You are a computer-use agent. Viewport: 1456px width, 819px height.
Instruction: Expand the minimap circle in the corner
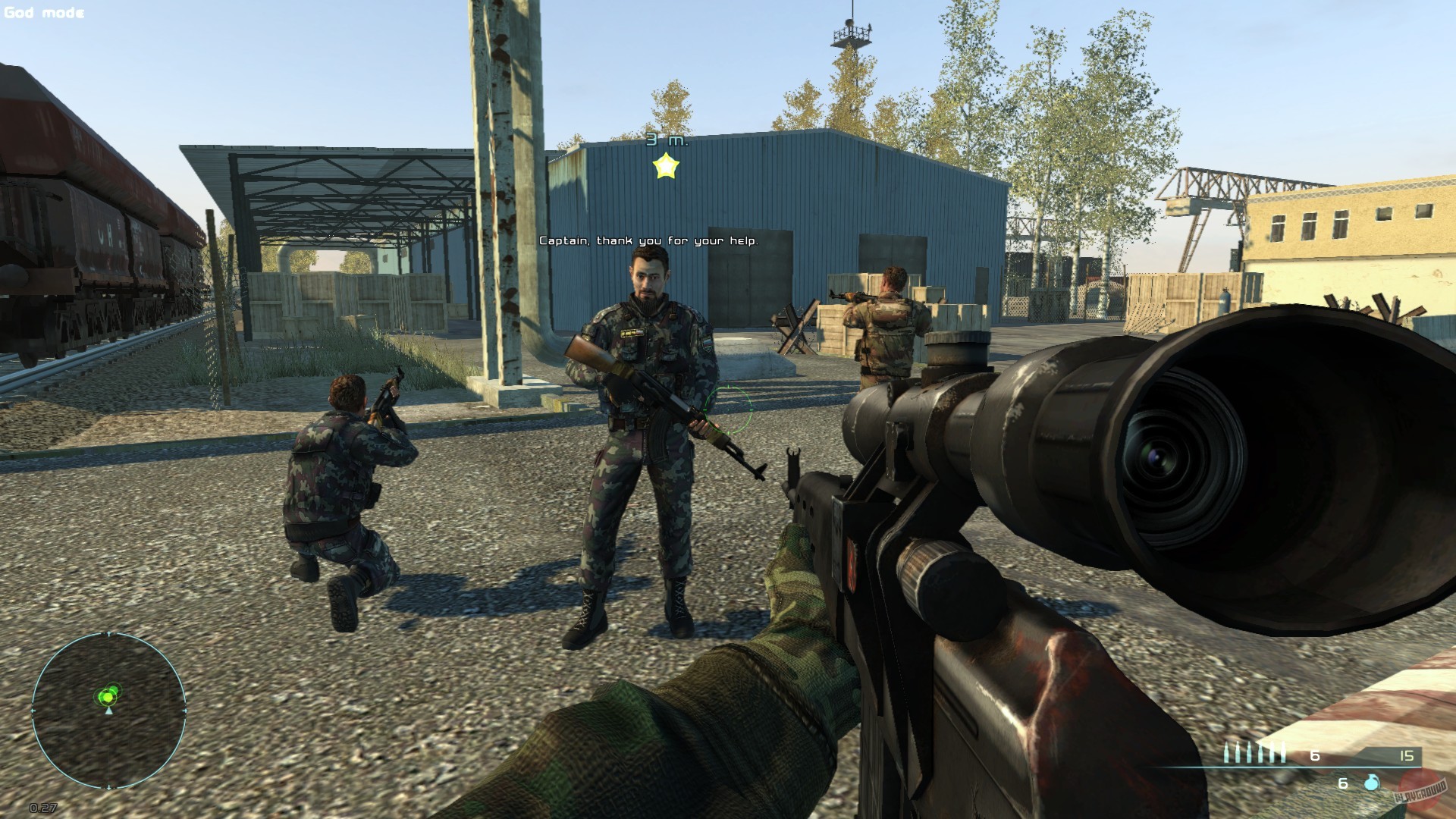(109, 711)
